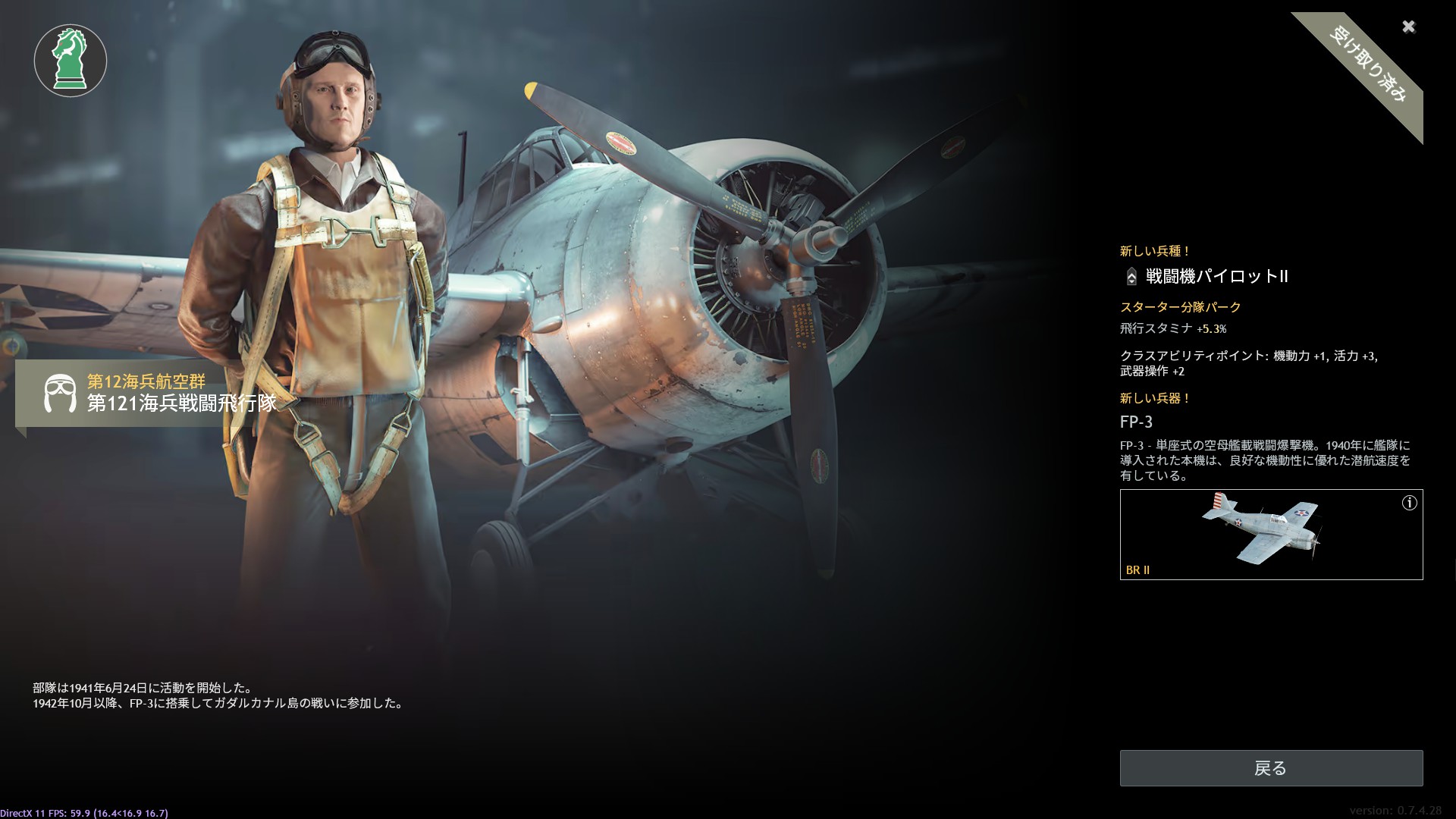
Task: Click the 戻る back button
Action: (x=1271, y=768)
